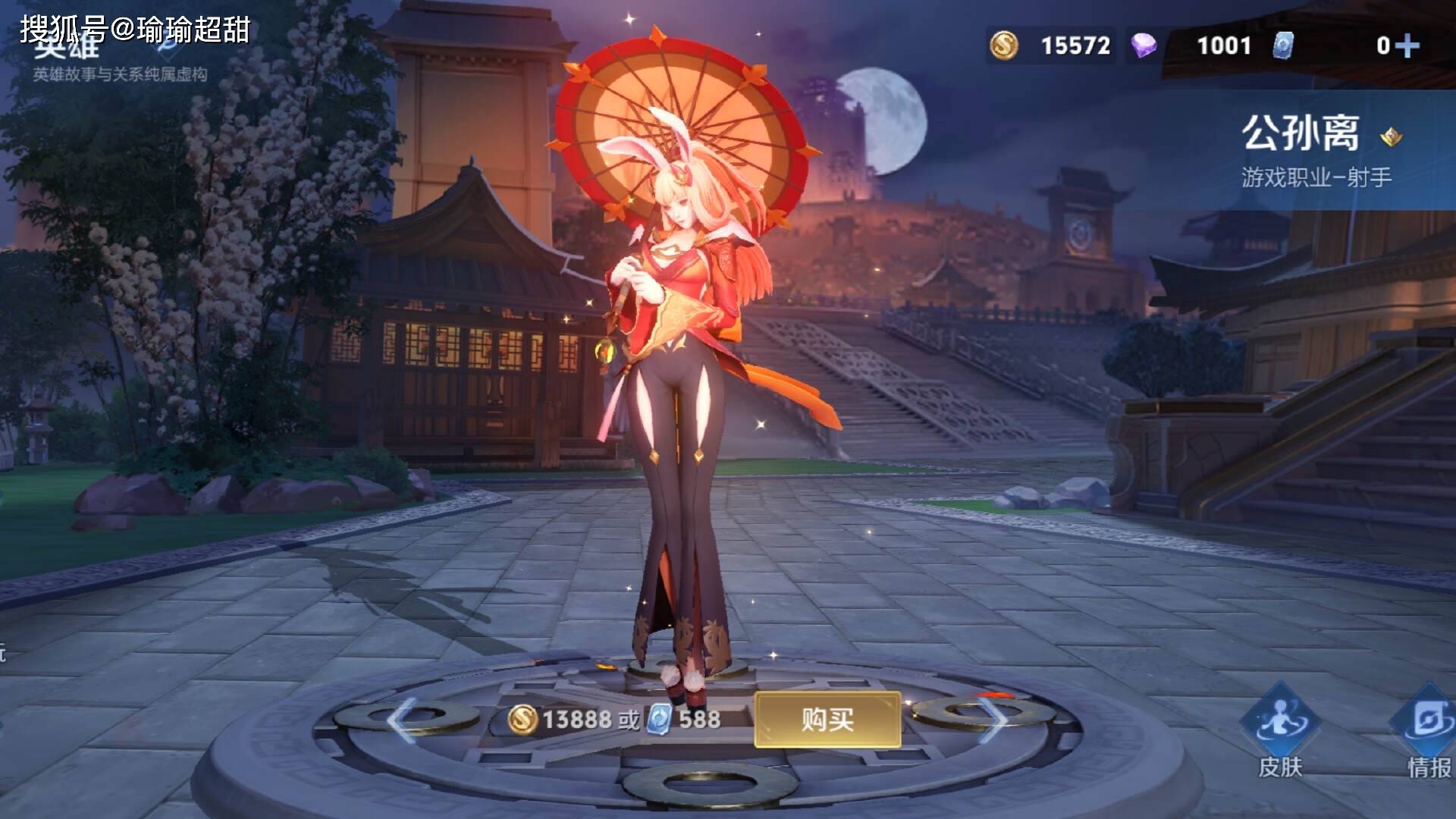Add more vouchers with the plus button
Viewport: 1456px width, 819px height.
coord(1407,46)
